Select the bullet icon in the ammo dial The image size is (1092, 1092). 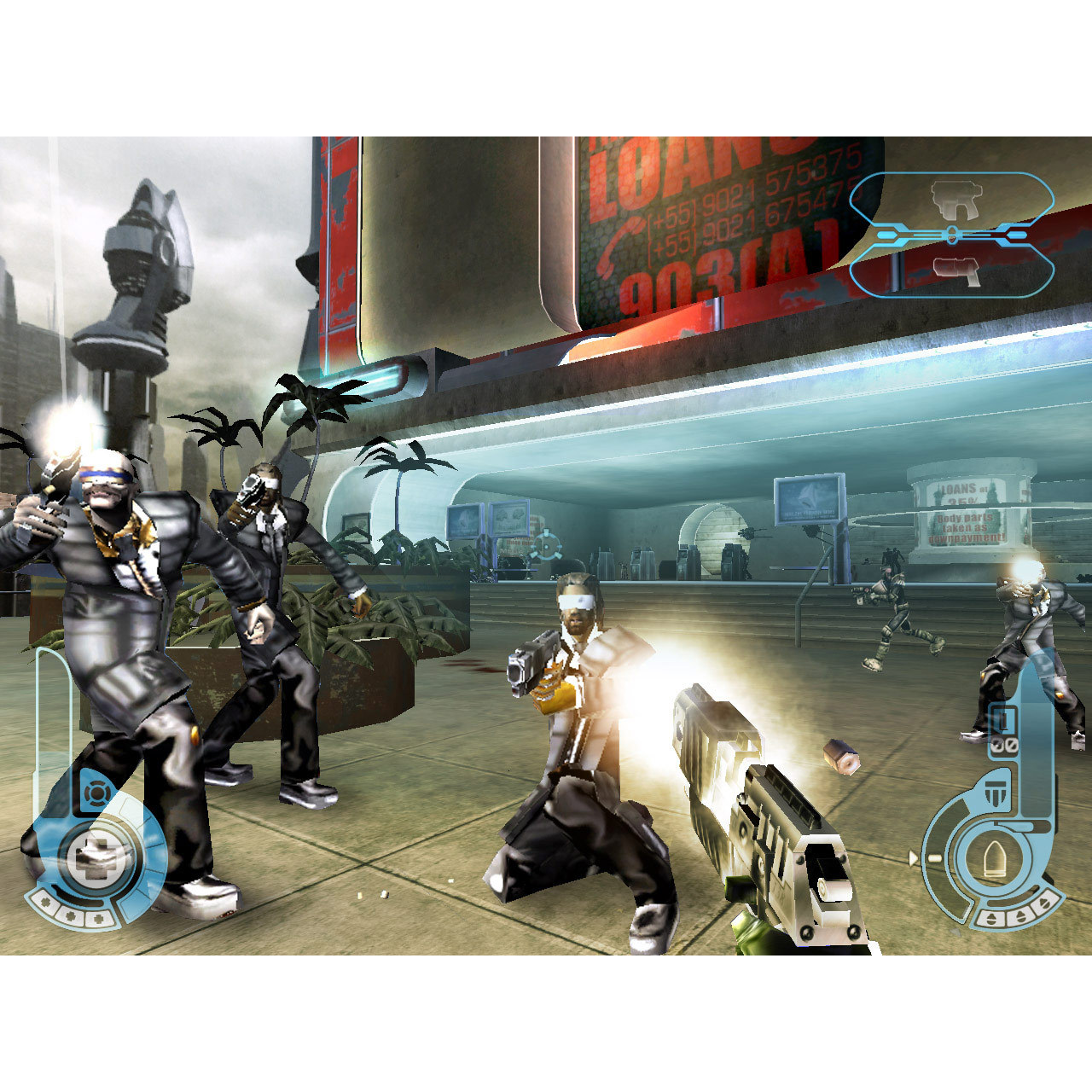pyautogui.click(x=996, y=858)
